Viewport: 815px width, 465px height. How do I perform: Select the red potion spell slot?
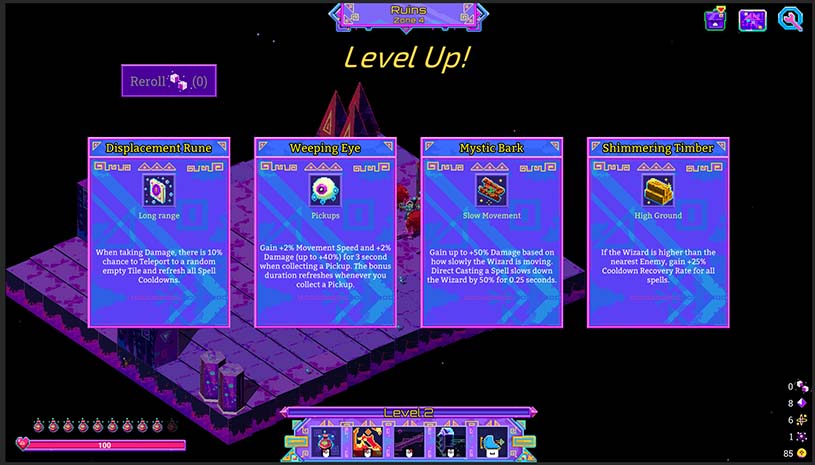325,442
